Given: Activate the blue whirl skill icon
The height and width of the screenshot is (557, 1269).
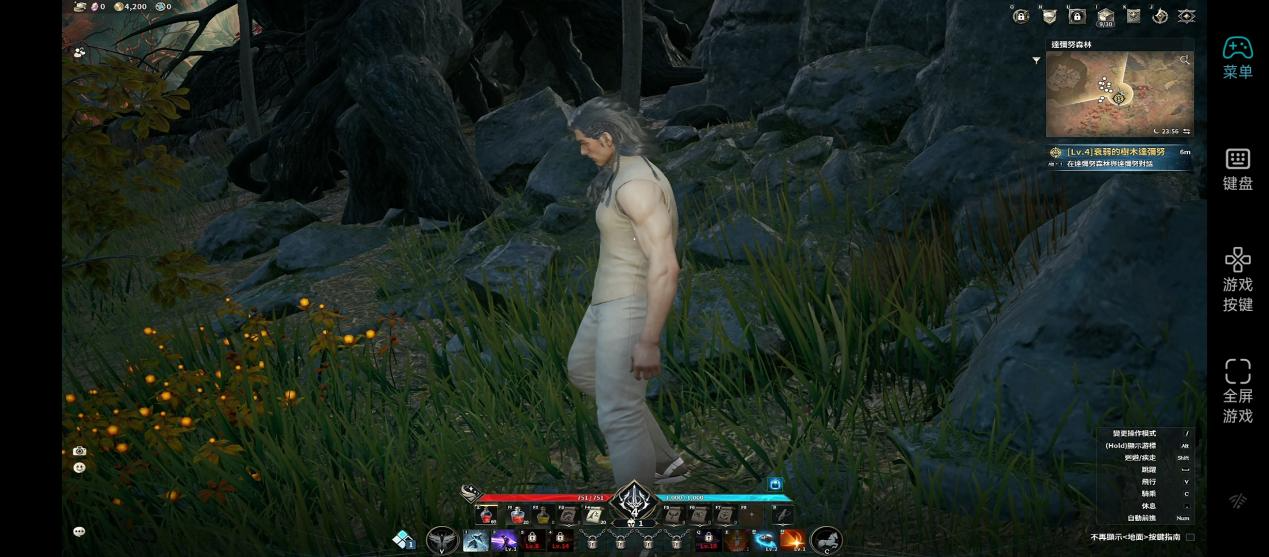Looking at the screenshot, I should [x=765, y=541].
